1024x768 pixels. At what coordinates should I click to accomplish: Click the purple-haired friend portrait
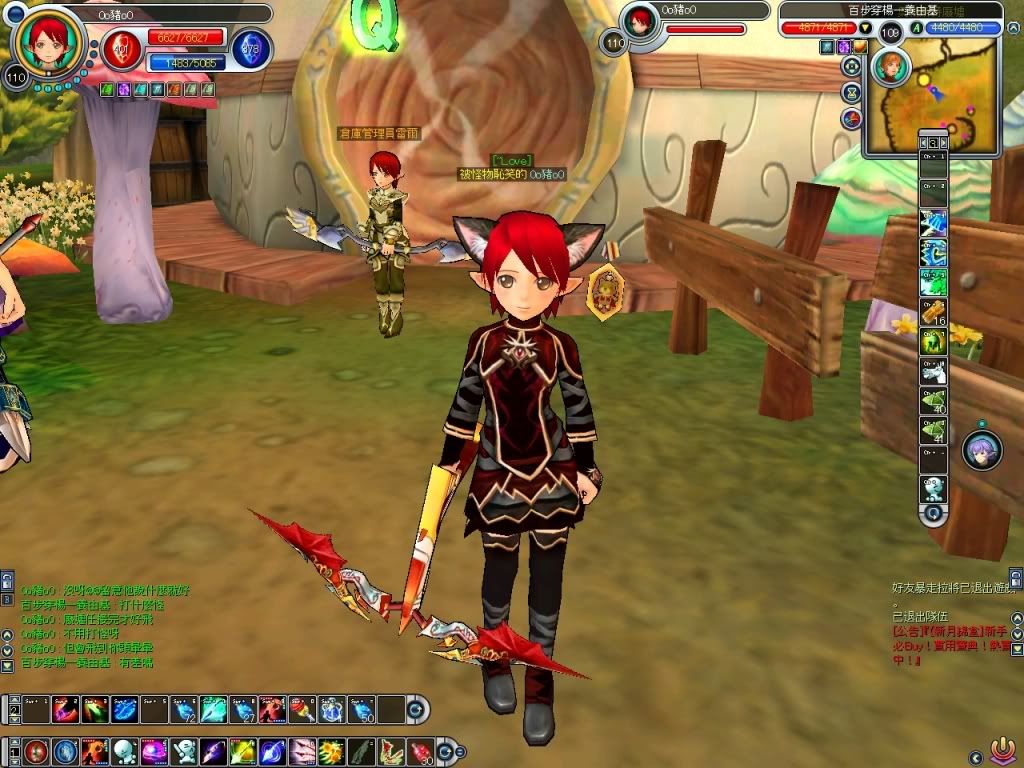[982, 451]
